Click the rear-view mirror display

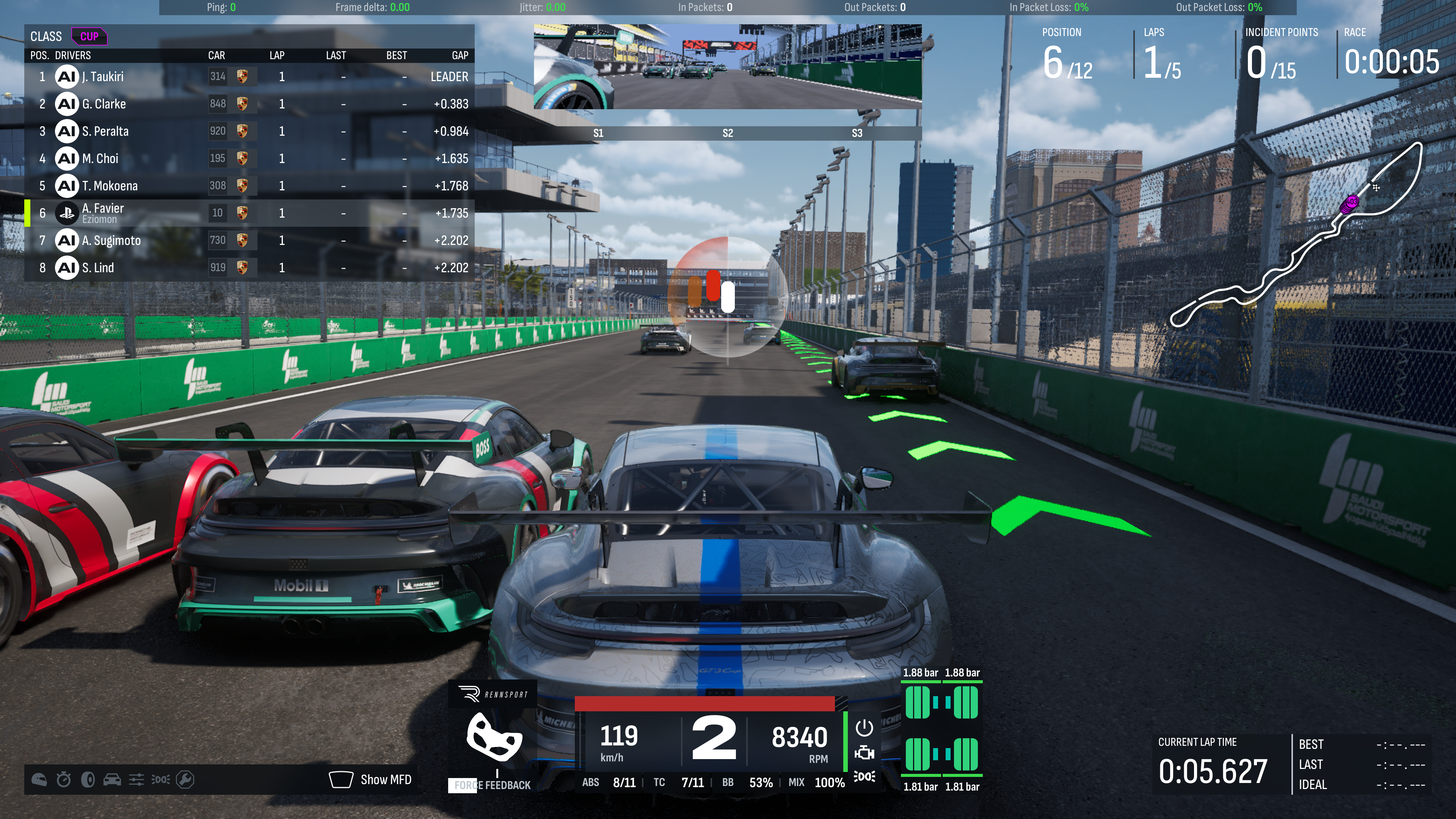pos(728,67)
